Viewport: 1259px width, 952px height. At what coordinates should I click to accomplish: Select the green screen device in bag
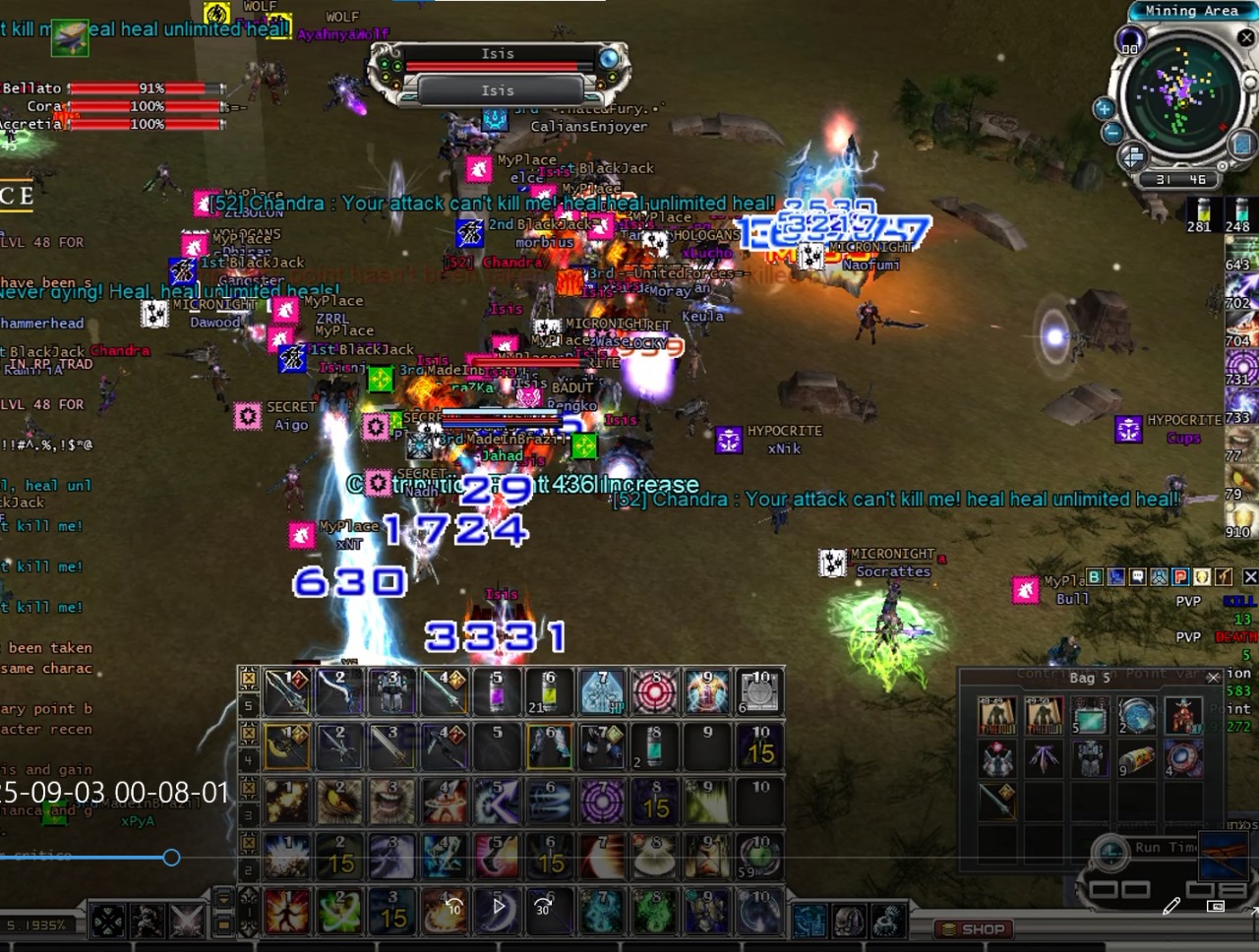point(1090,717)
